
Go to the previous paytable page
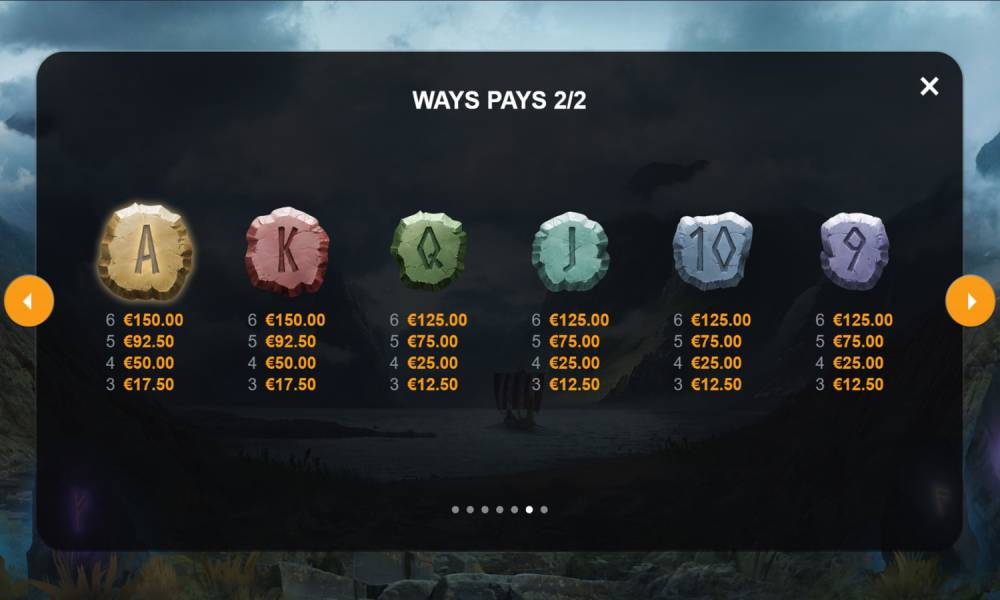[x=29, y=301]
